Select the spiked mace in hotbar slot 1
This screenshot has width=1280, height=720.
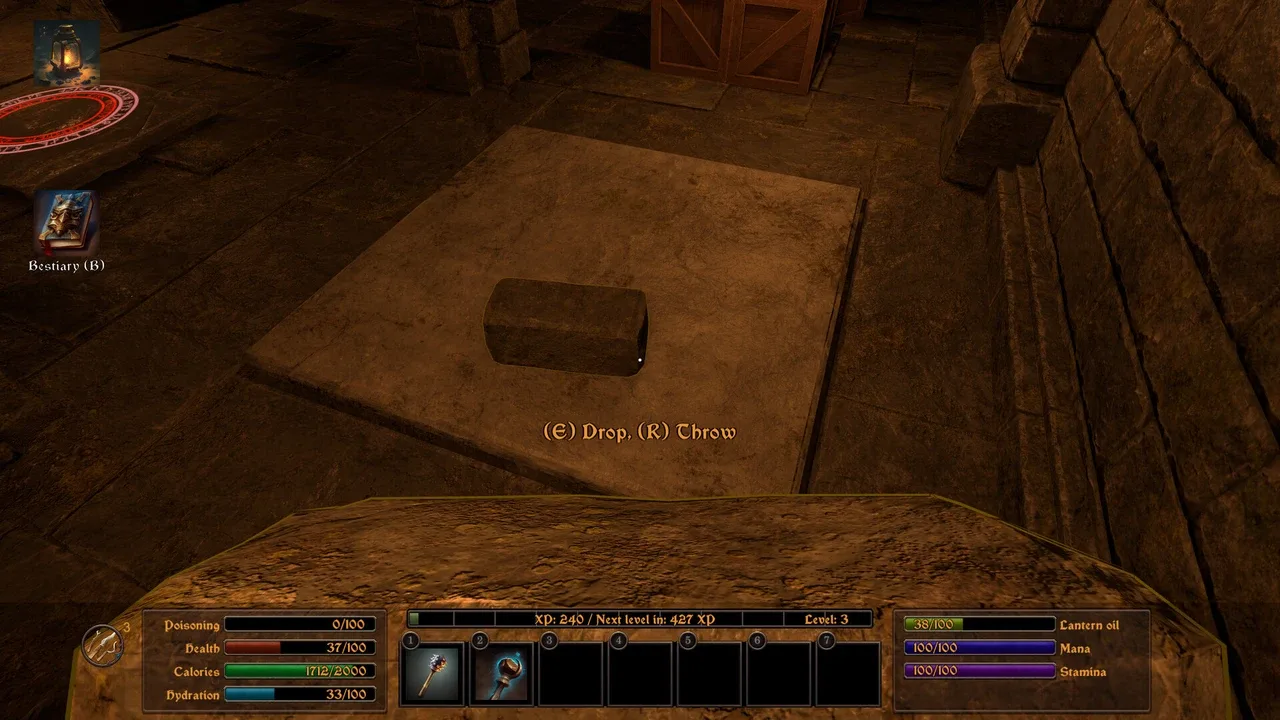point(433,673)
